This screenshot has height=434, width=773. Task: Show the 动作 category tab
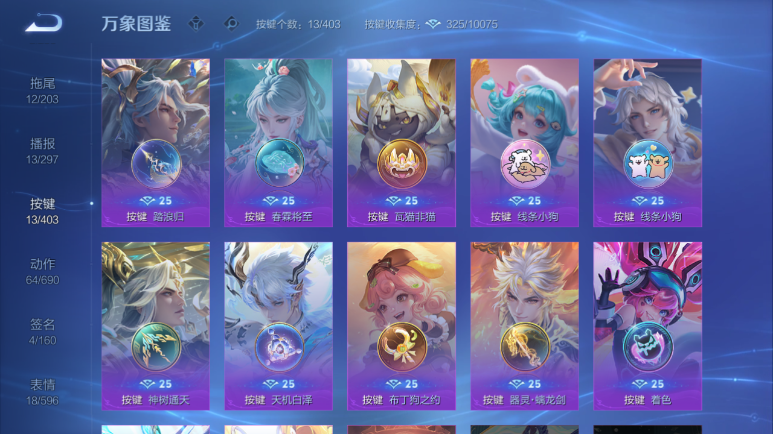[x=42, y=272]
